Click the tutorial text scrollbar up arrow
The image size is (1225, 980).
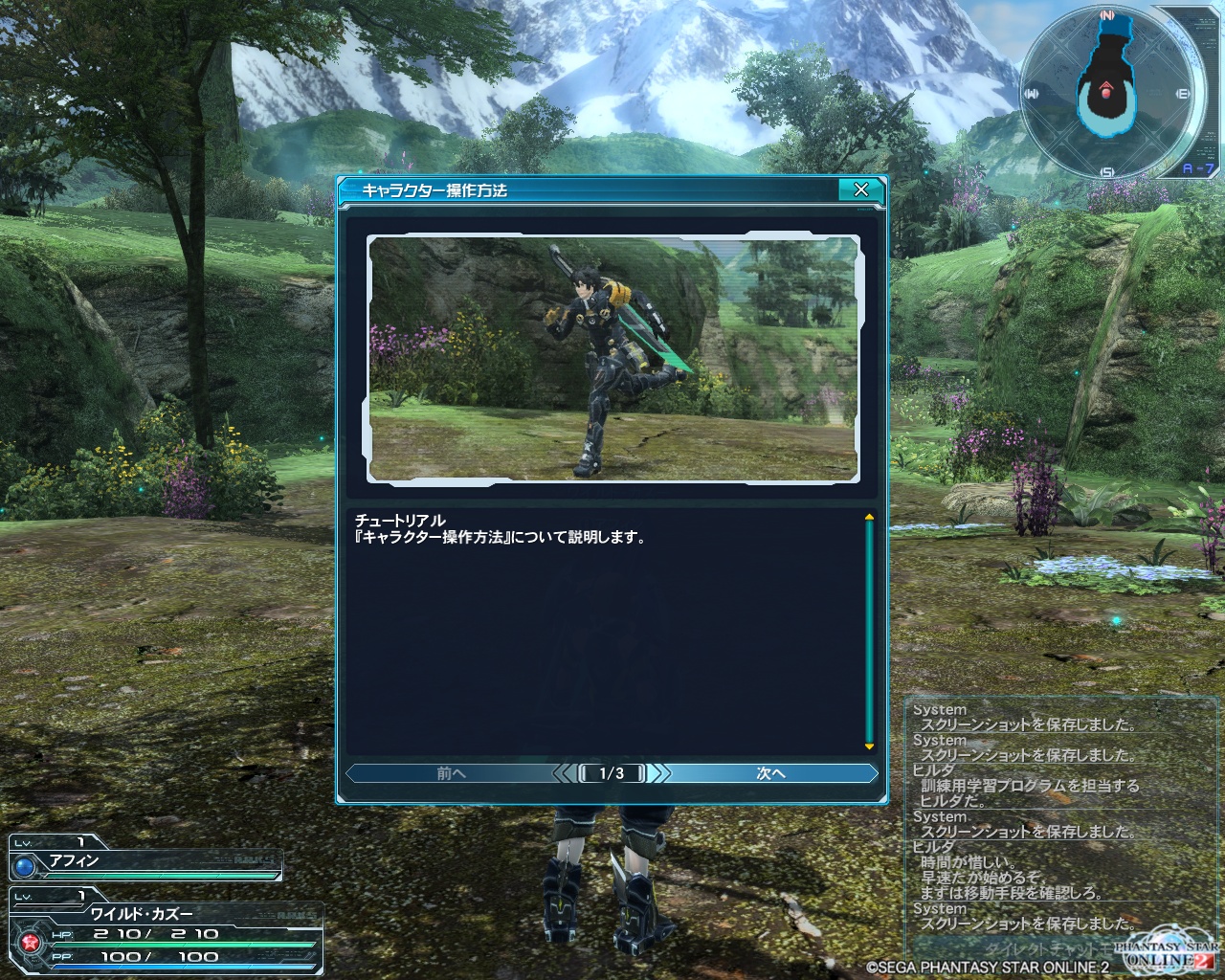point(869,517)
